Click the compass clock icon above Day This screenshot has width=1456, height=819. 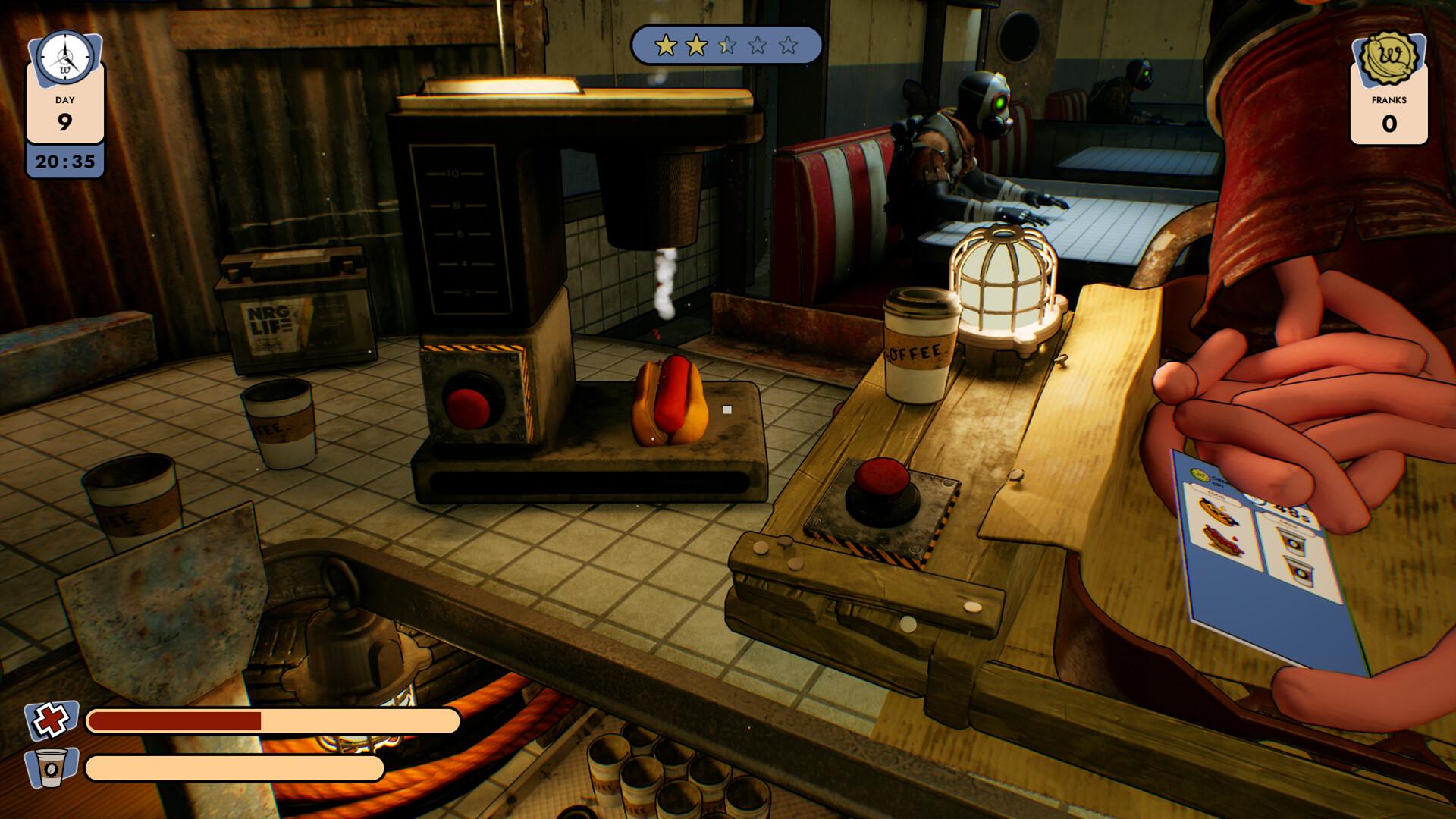(x=64, y=57)
